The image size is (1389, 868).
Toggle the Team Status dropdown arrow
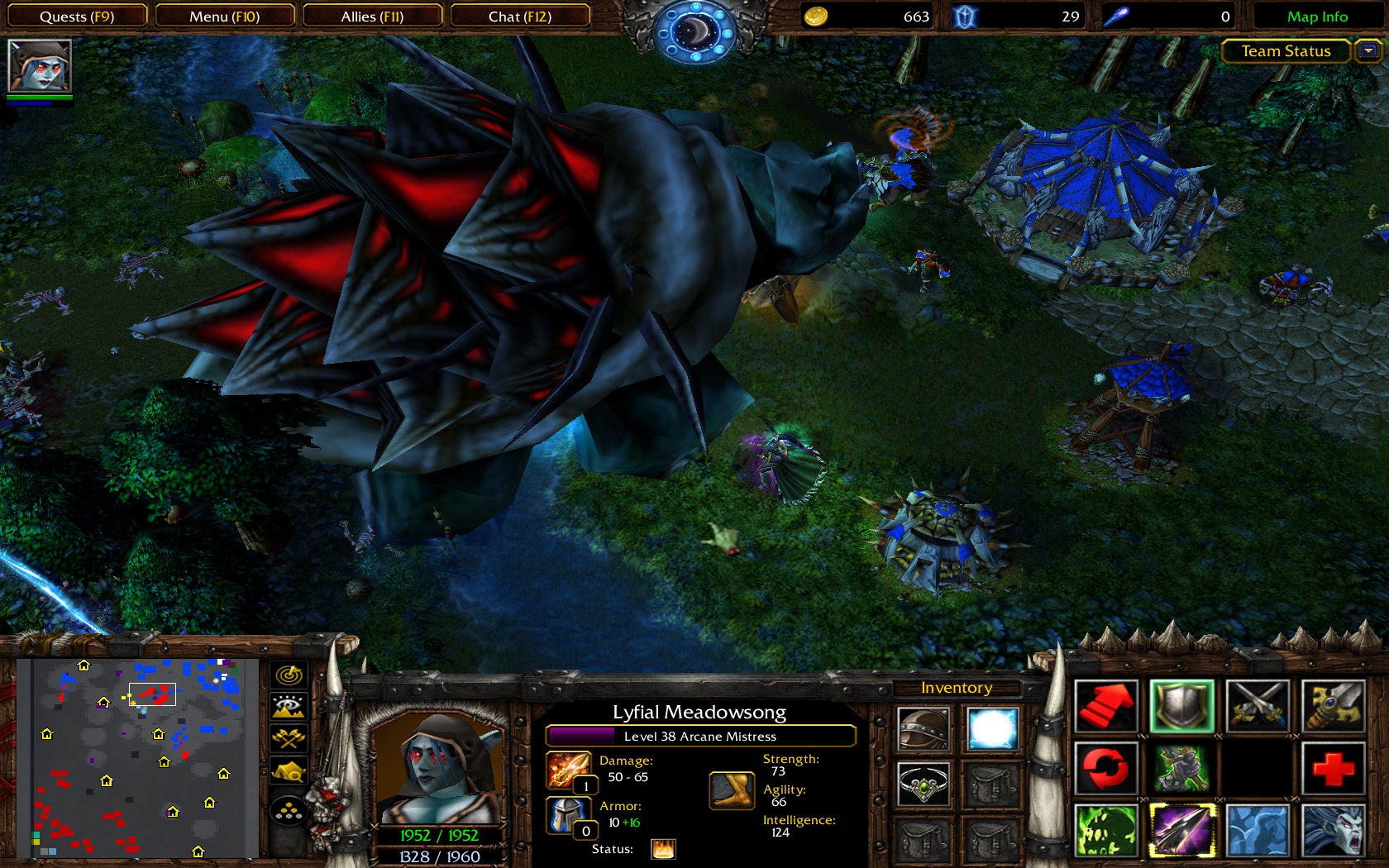pos(1368,51)
